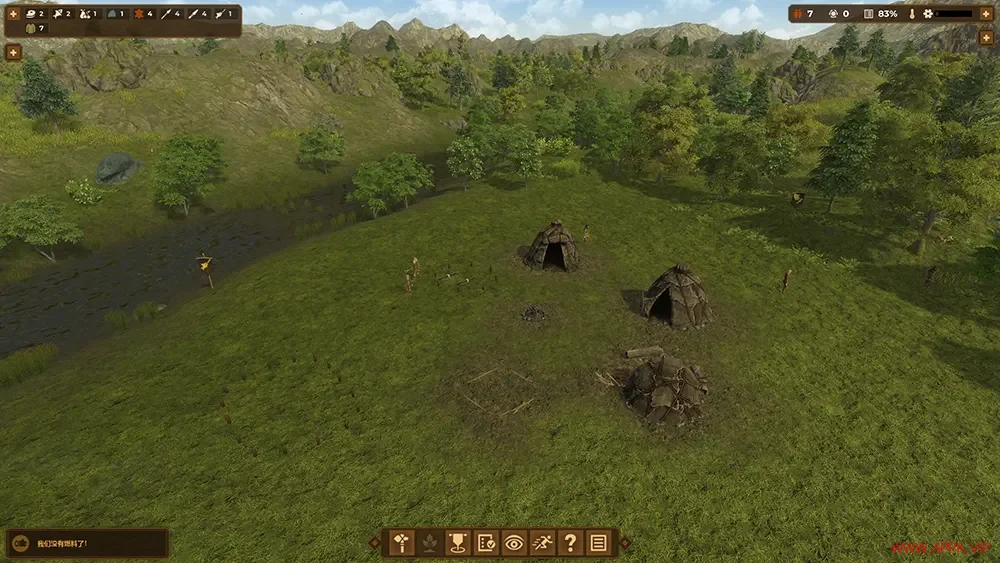
Task: Click the plus button beneath the resource bar
Action: click(14, 51)
